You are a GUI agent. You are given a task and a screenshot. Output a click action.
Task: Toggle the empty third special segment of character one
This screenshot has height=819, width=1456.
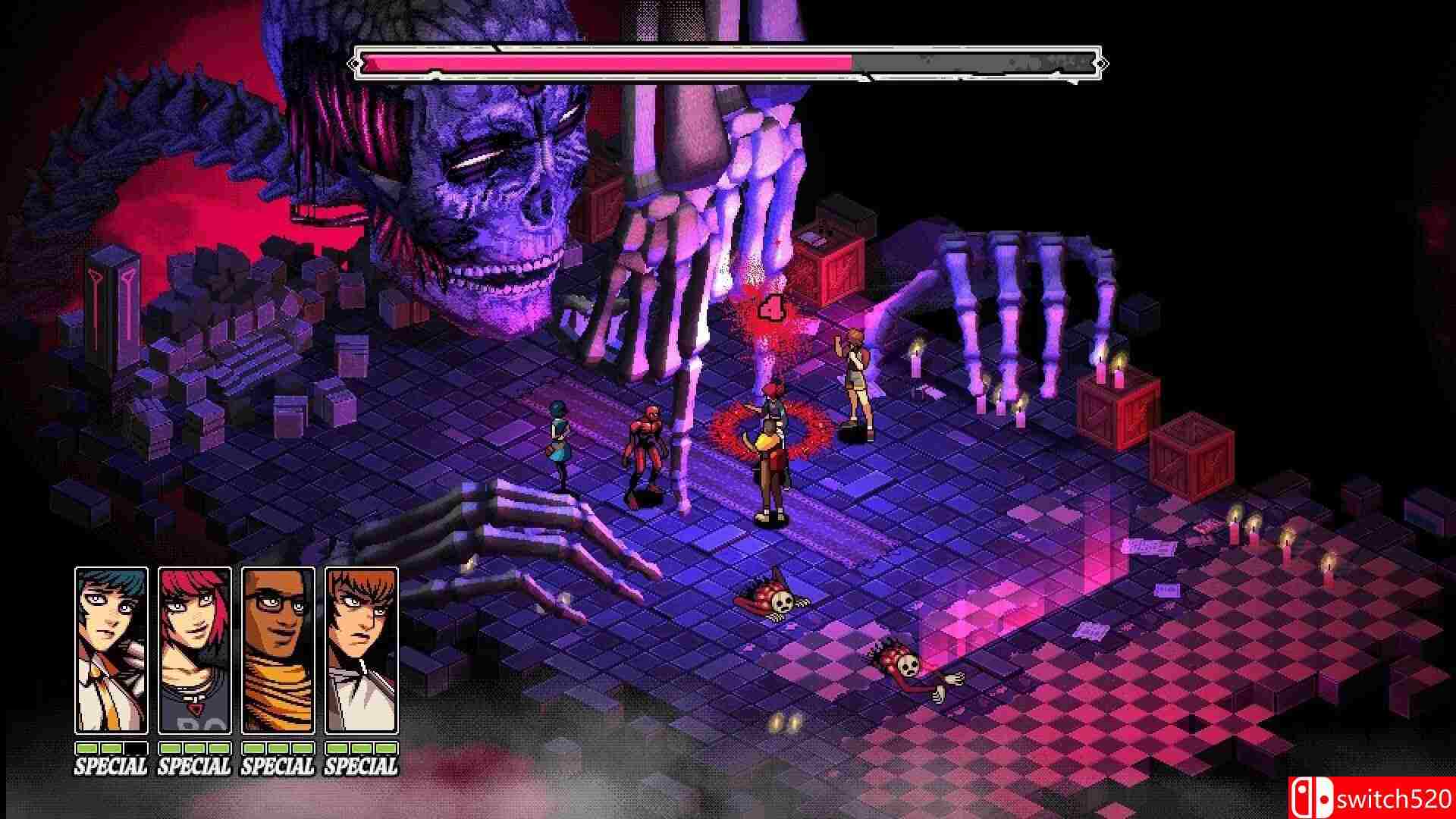[136, 748]
